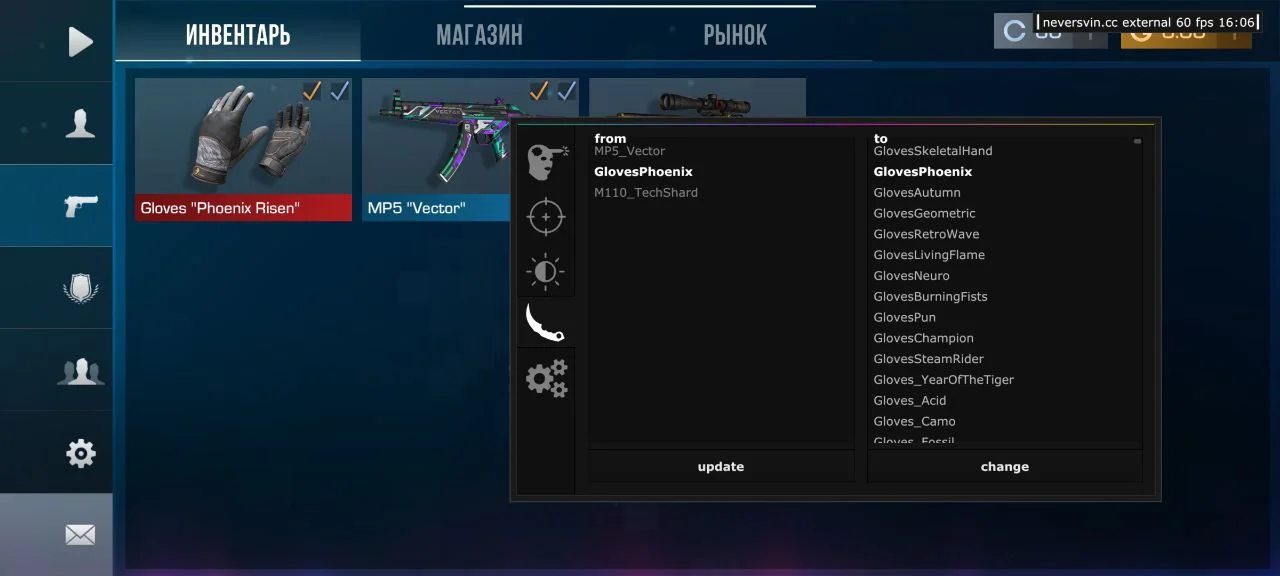Open the Рынок tab
The width and height of the screenshot is (1280, 576).
tap(735, 36)
